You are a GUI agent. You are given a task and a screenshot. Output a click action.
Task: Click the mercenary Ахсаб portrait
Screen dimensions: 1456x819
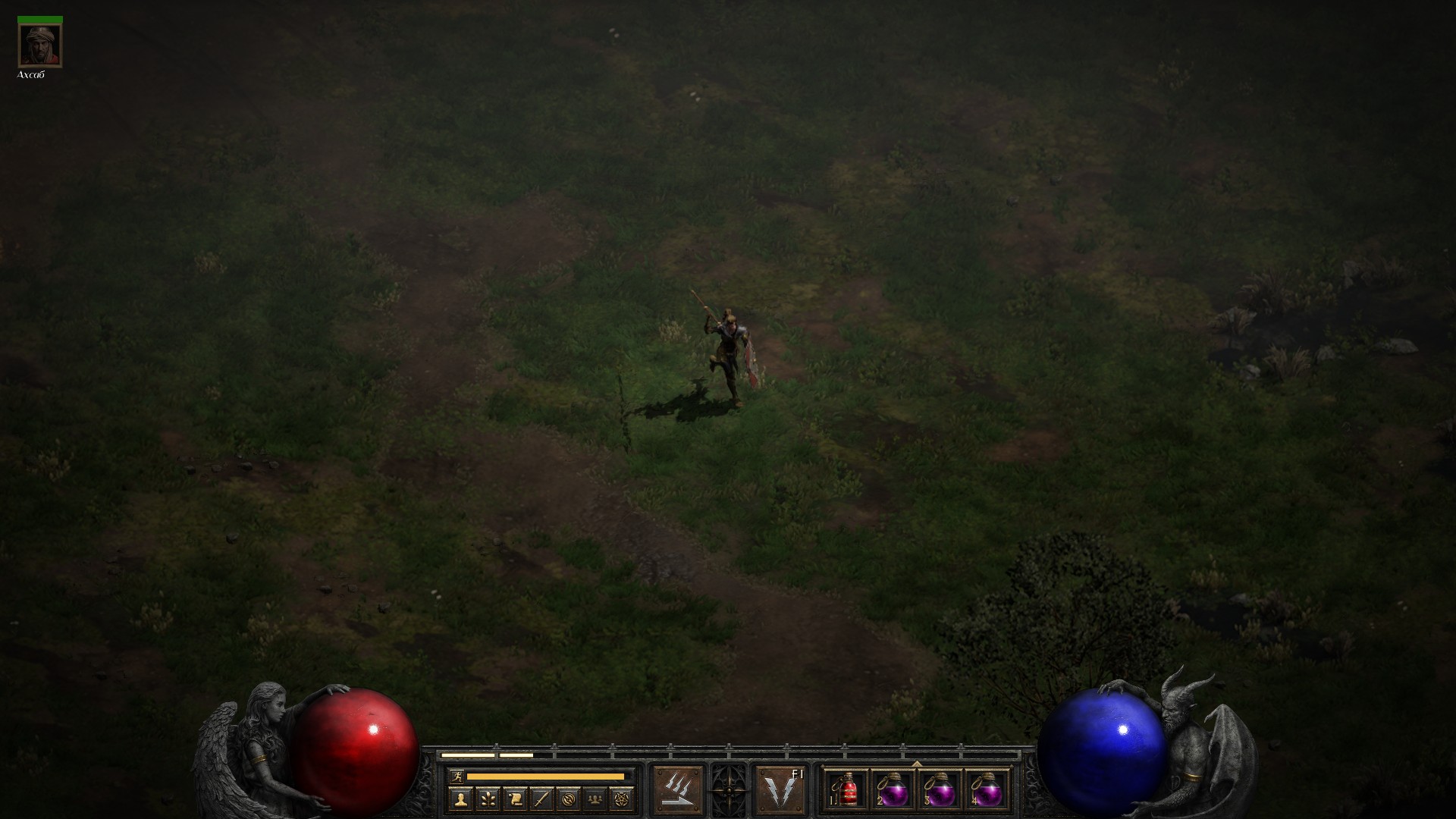40,45
